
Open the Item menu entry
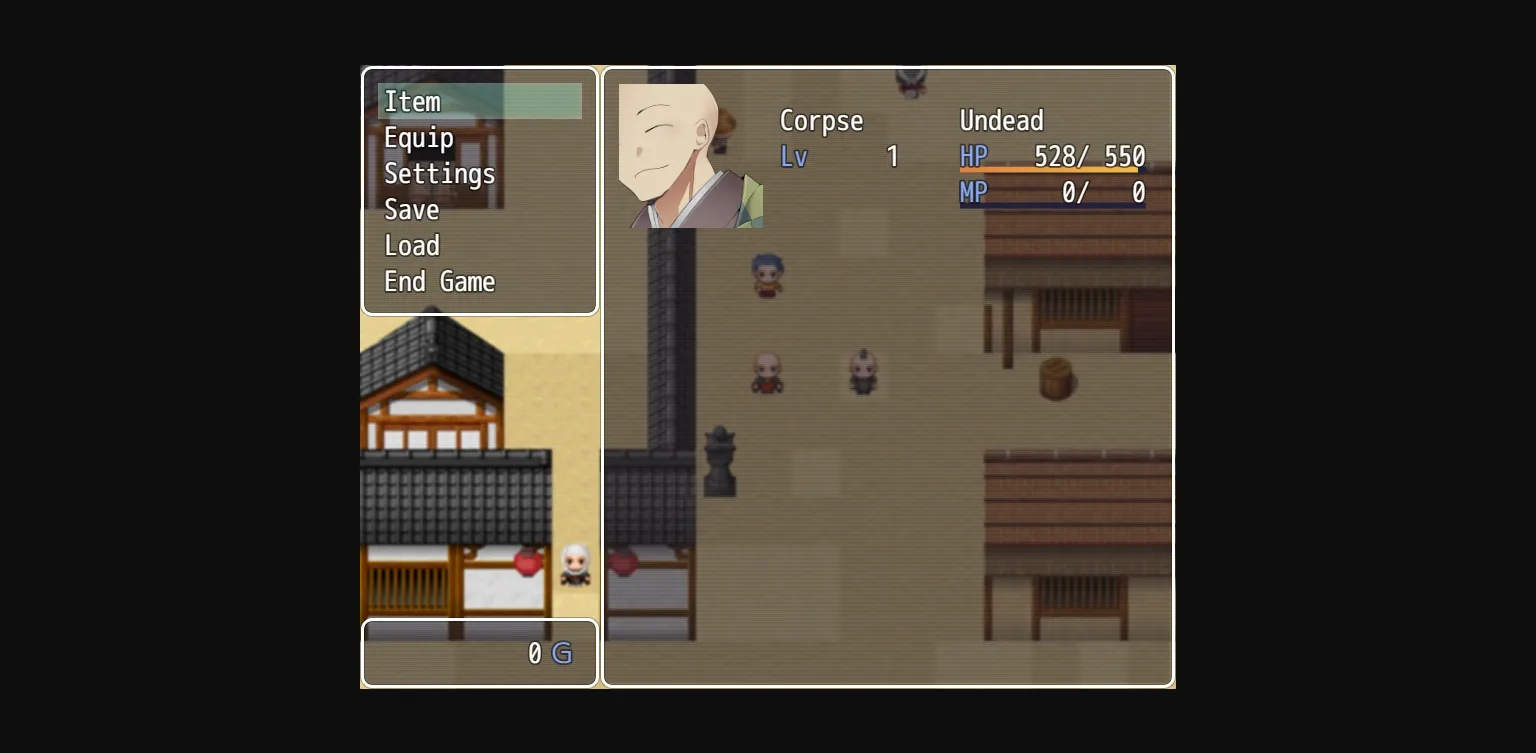pyautogui.click(x=411, y=101)
